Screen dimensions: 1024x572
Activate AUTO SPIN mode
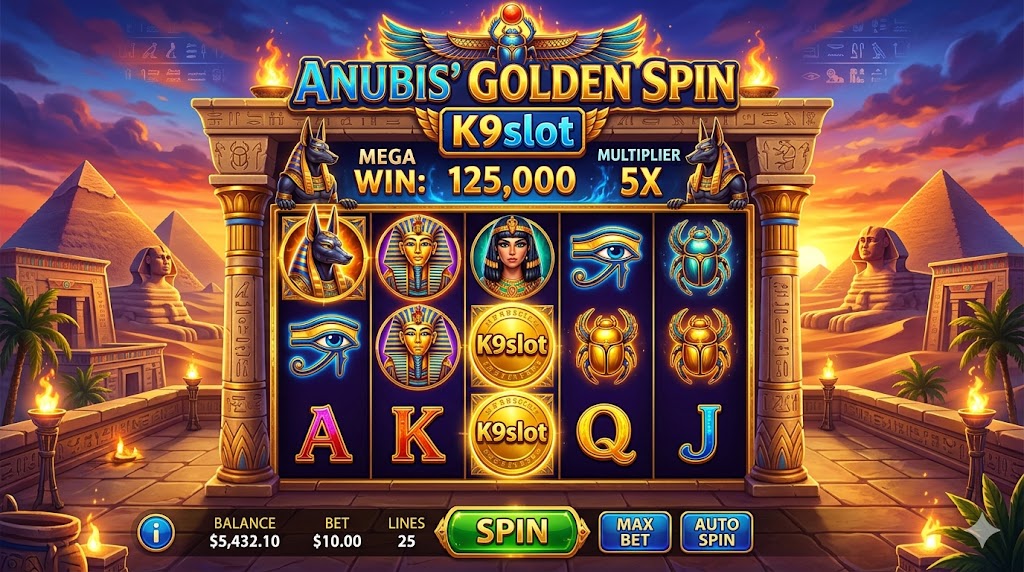coord(716,531)
